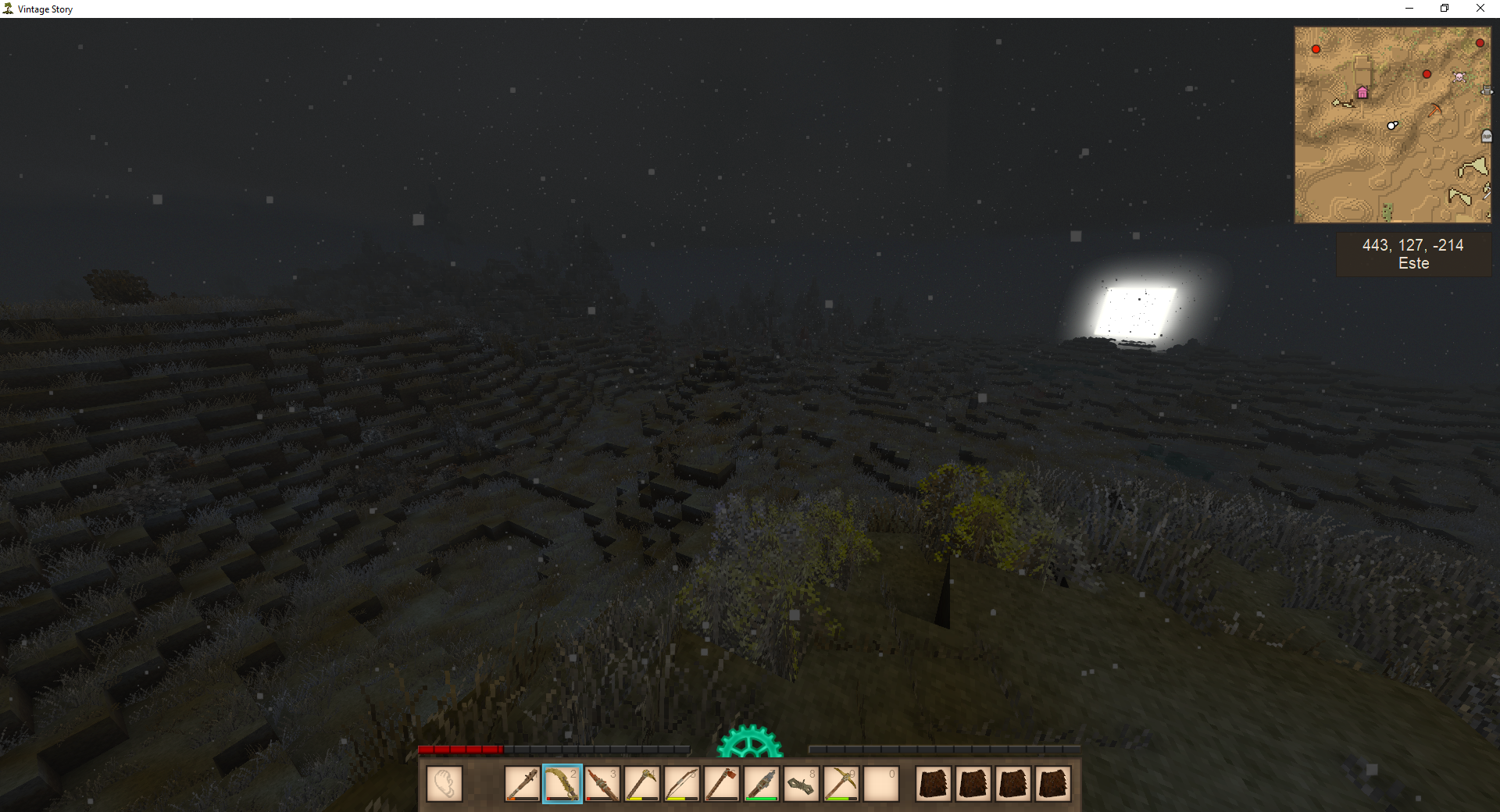This screenshot has width=1500, height=812.
Task: Choose the pickaxe in hotbar slot 9
Action: tap(841, 784)
